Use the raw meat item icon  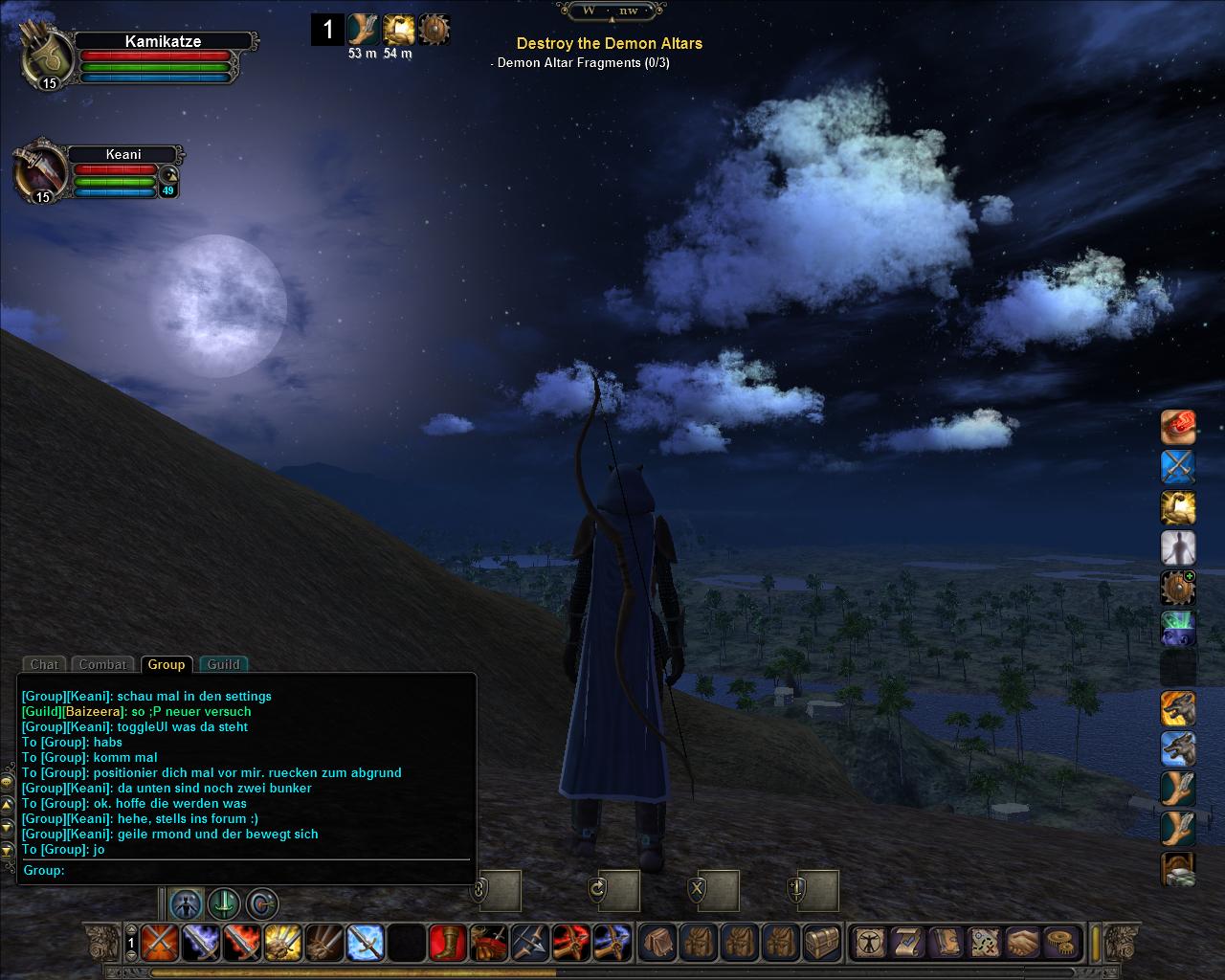[1178, 427]
